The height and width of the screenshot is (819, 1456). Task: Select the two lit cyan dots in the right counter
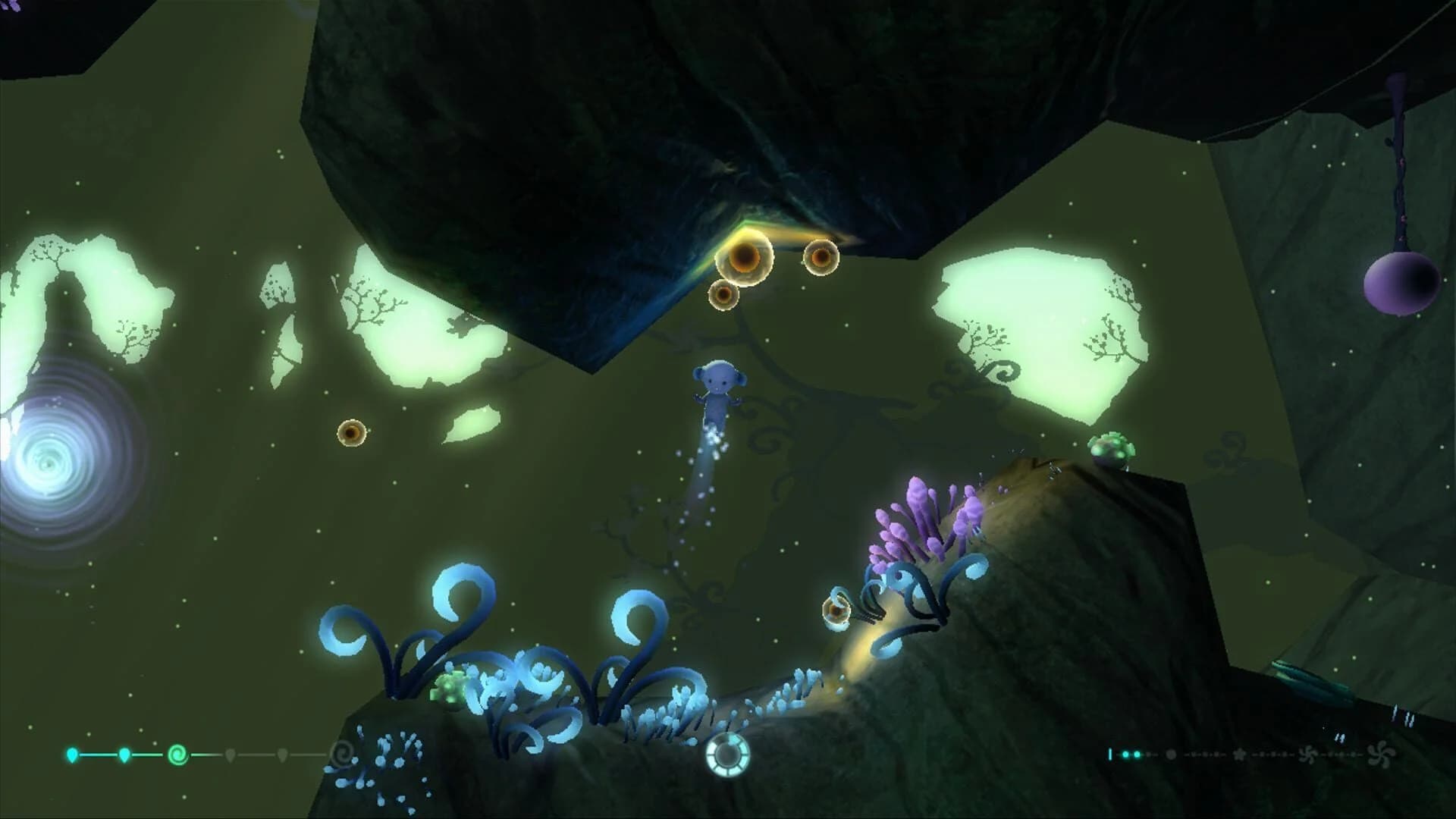coord(1131,754)
